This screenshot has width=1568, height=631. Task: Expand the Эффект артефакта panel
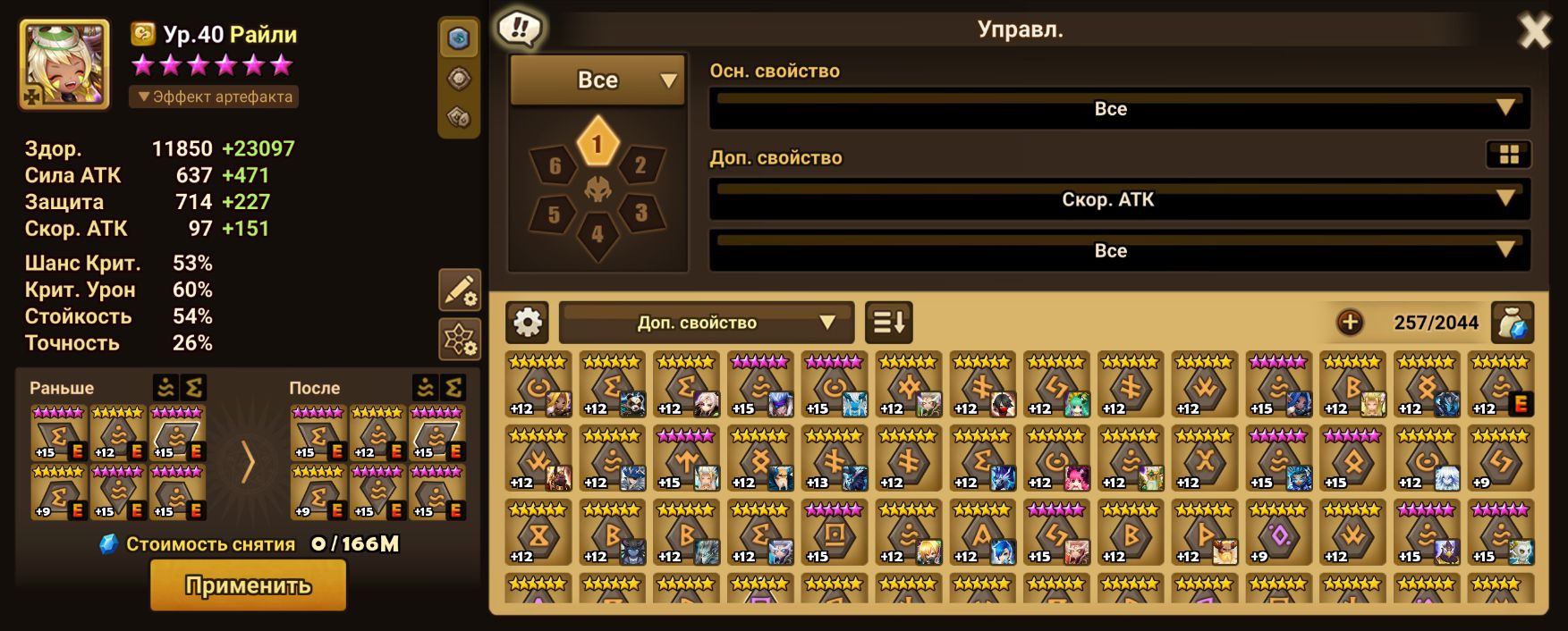pyautogui.click(x=214, y=97)
